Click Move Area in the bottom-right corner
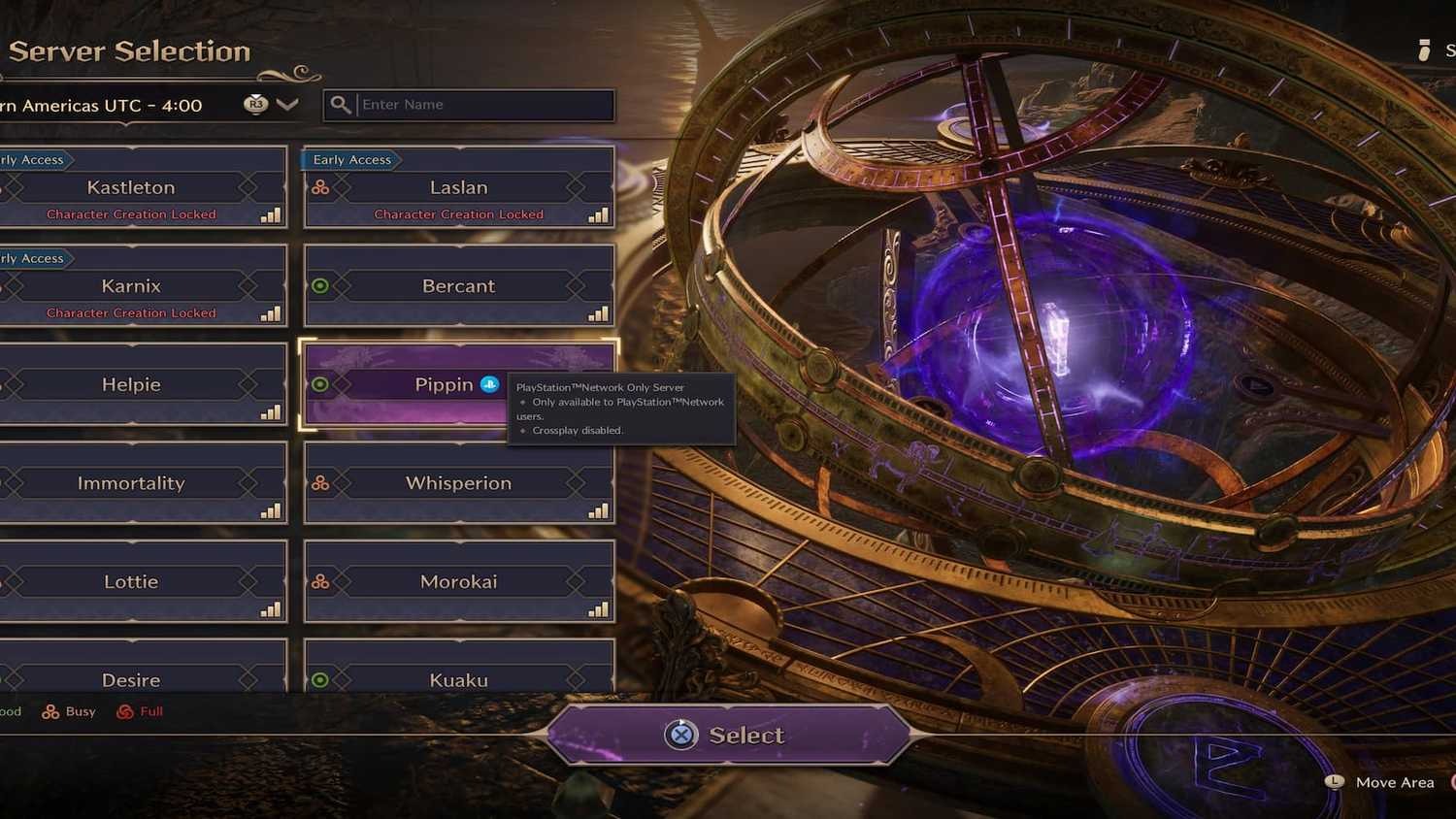Viewport: 1456px width, 819px height. [1395, 782]
